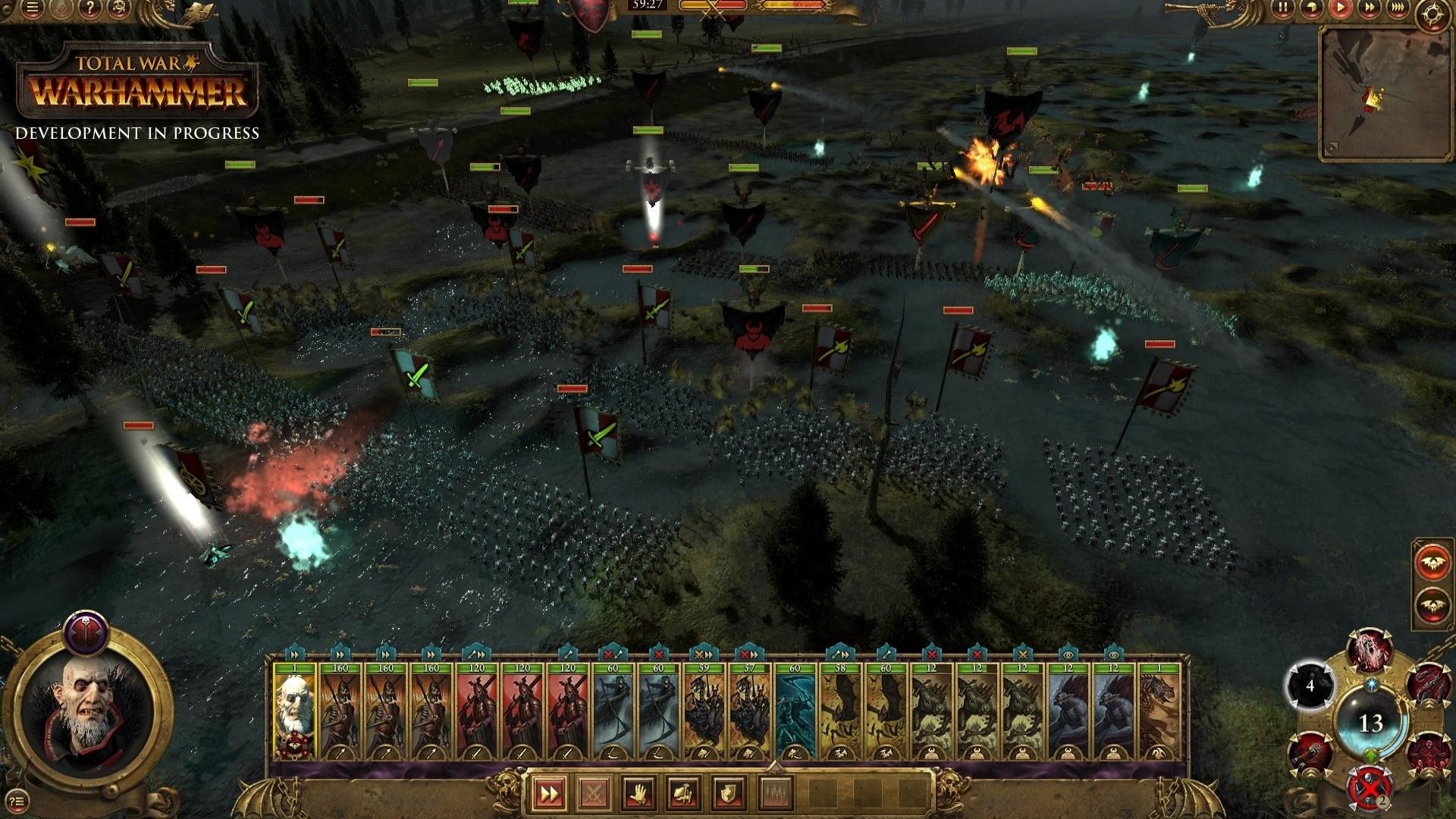Screen dimensions: 1456x819
Task: Set battle to normal play speed
Action: [1340, 8]
